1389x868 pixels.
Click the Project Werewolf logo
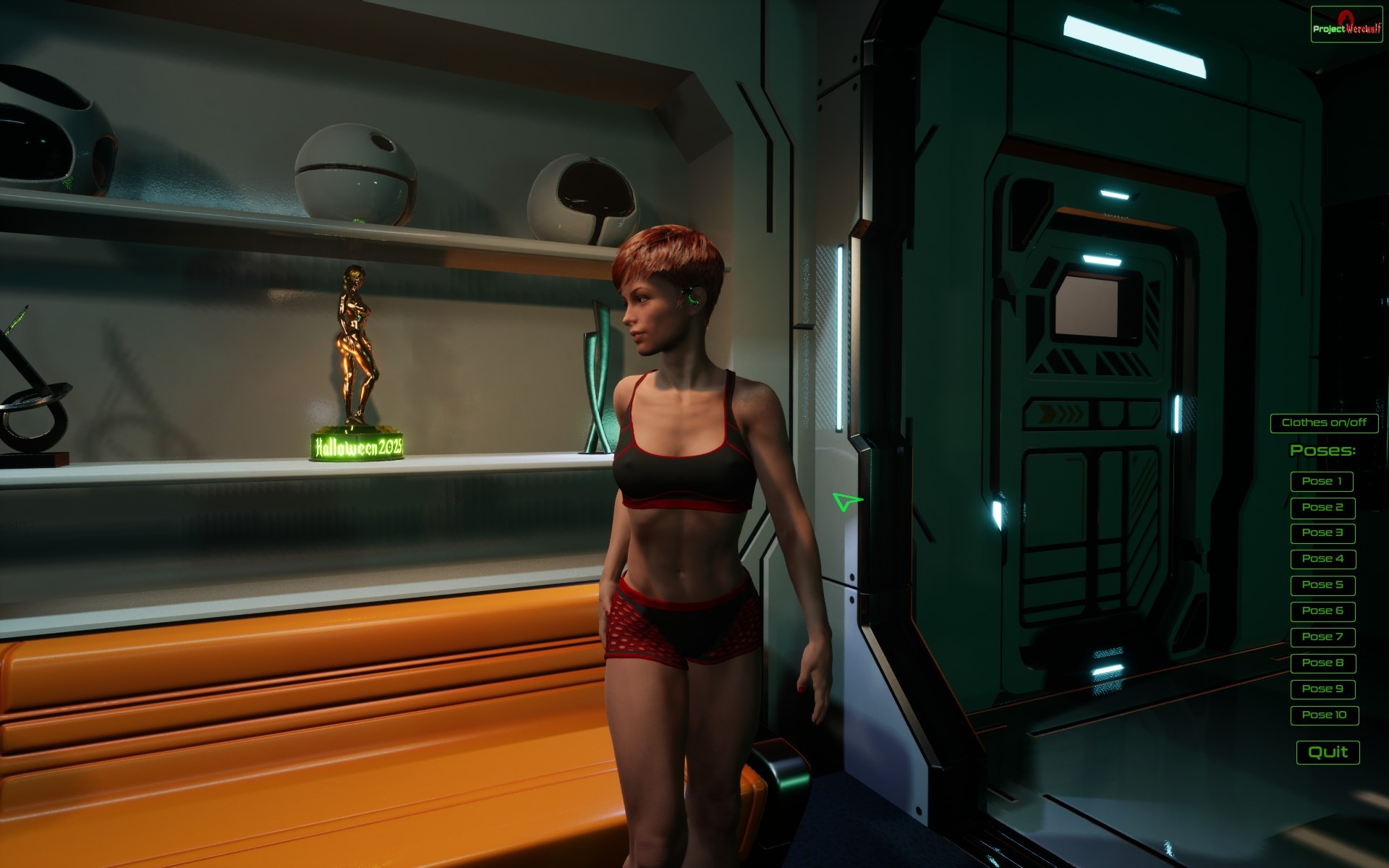(1346, 25)
